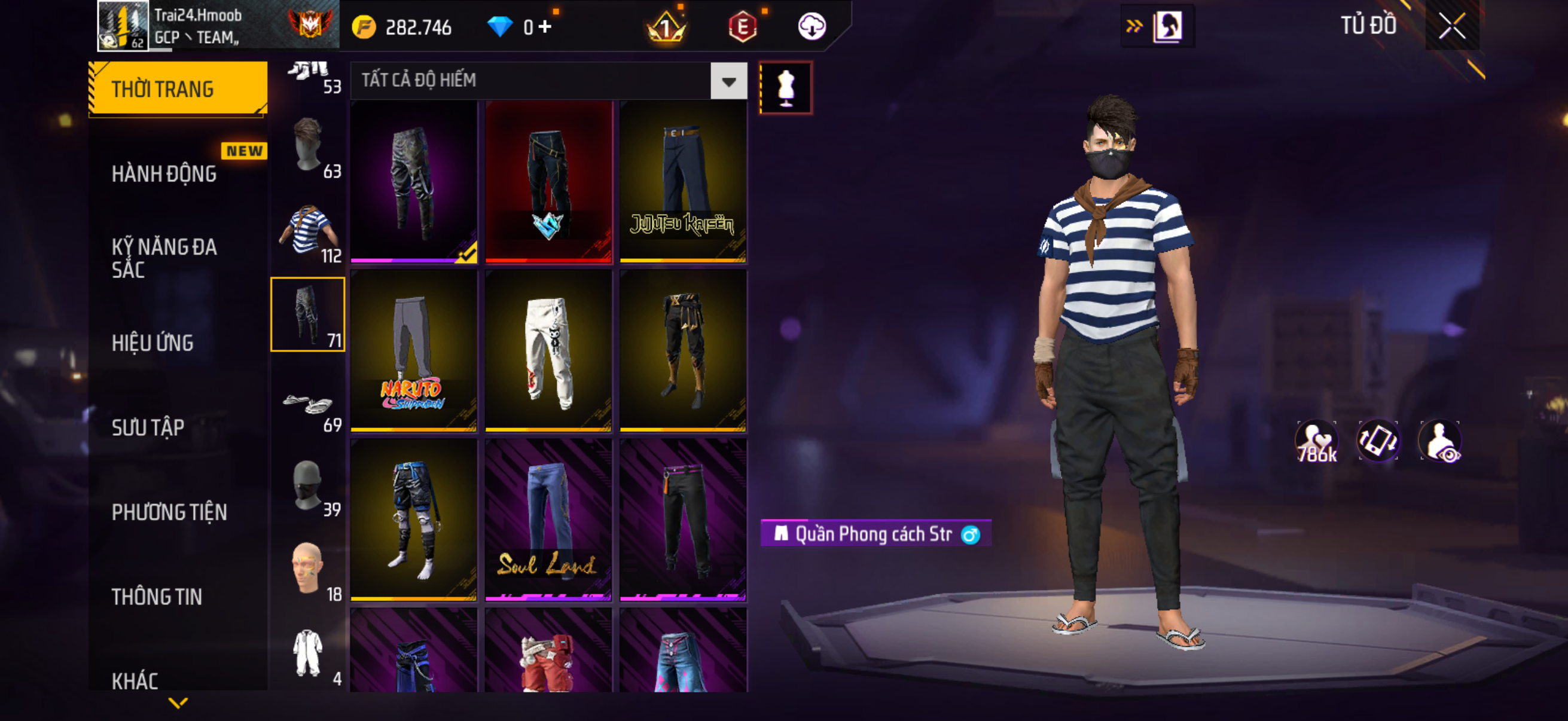The width and height of the screenshot is (1568, 721).
Task: Pick the Naruto Shippuden grey pants
Action: point(414,350)
